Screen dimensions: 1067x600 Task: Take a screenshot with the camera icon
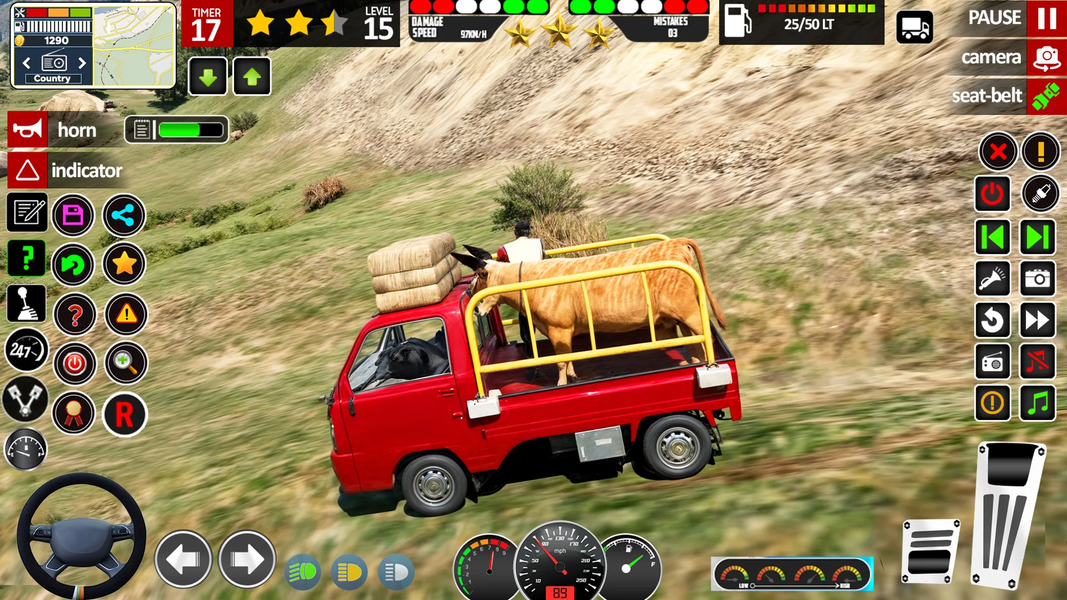tap(1039, 278)
